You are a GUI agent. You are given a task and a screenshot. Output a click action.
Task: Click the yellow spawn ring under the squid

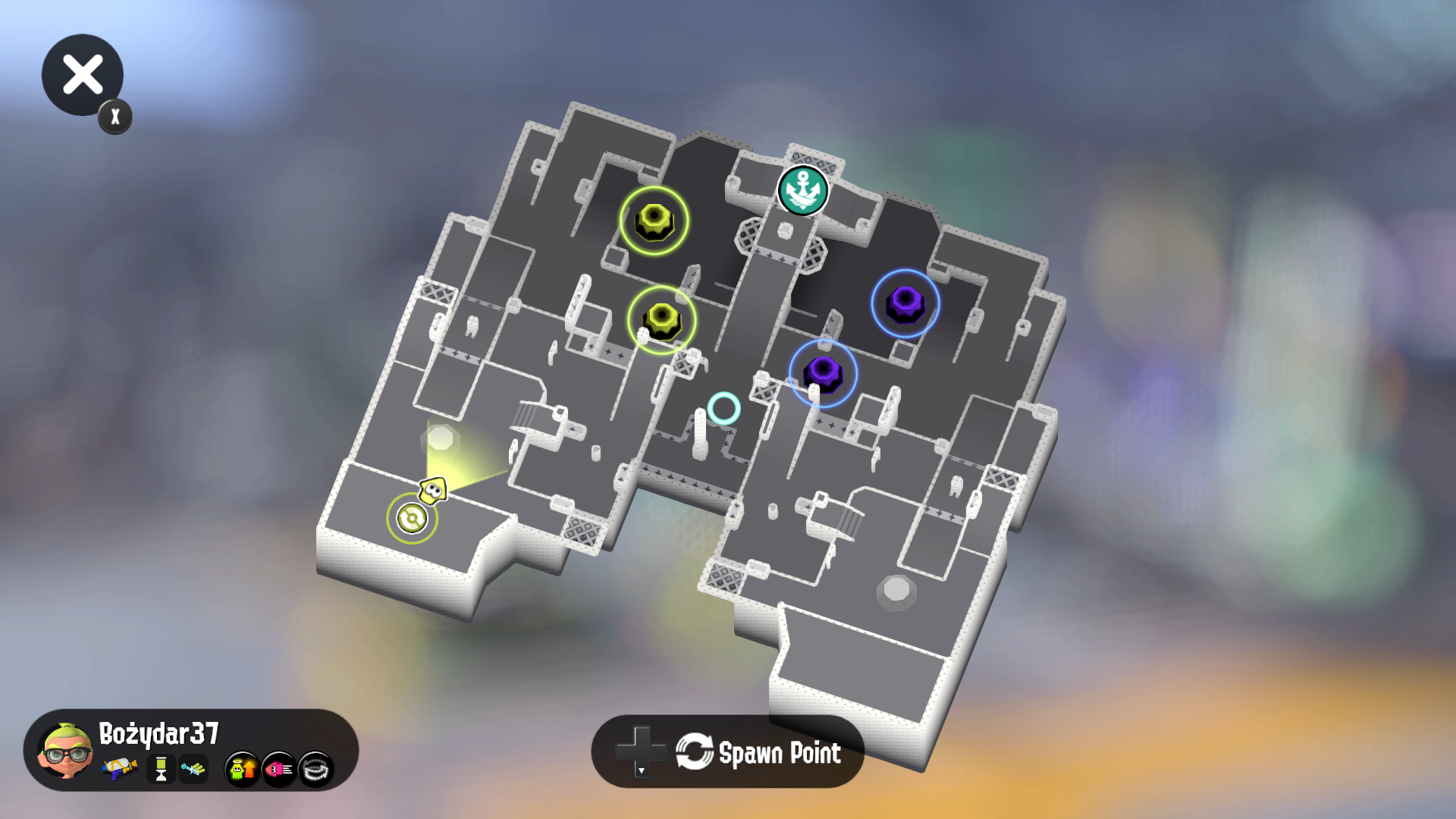pos(413,519)
